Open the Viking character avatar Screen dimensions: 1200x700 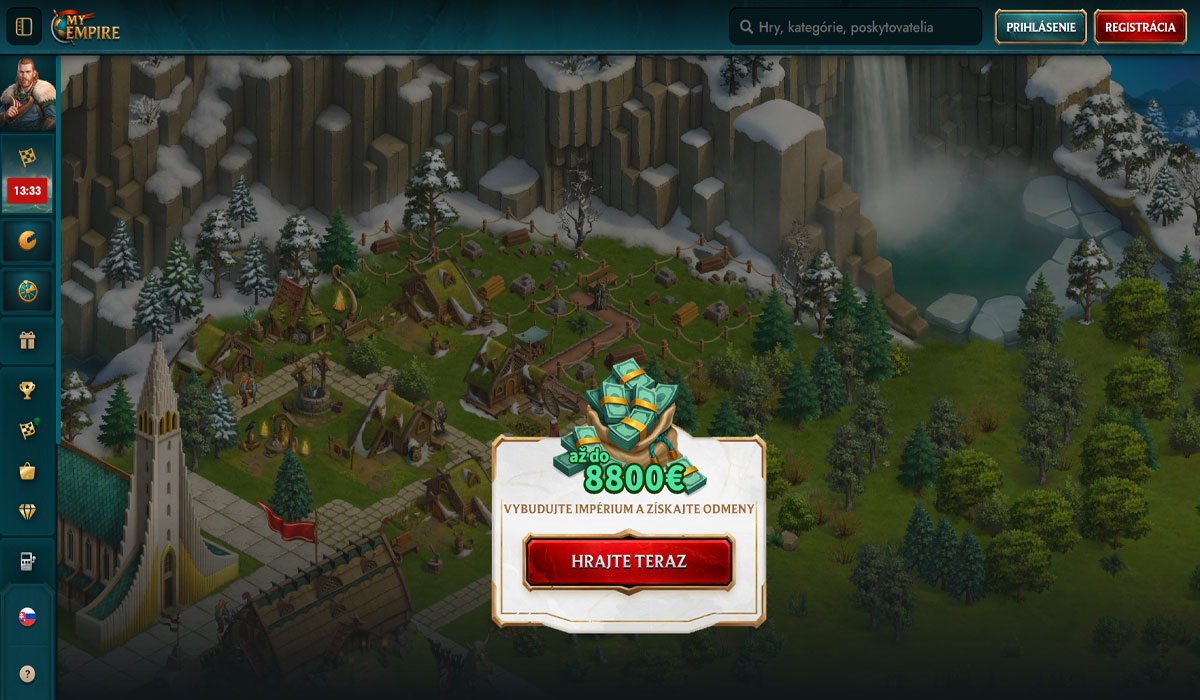28,94
